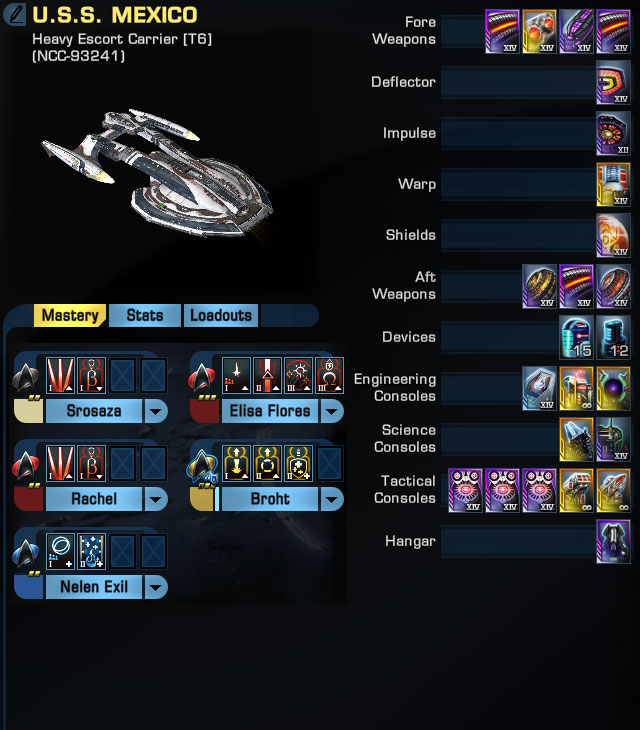Switch to the Stats tab
This screenshot has height=730, width=640.
[145, 316]
